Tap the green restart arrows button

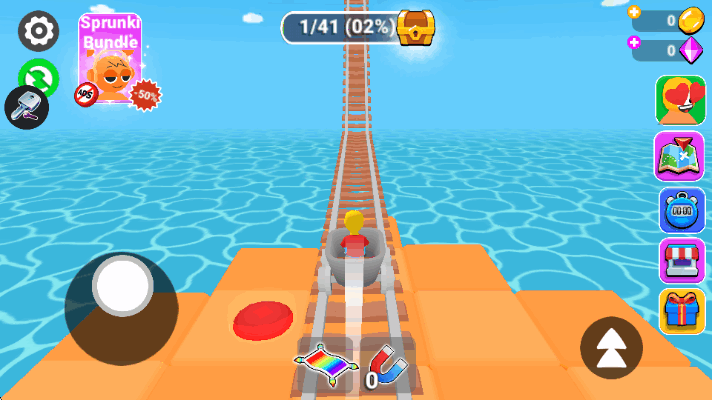[38, 78]
